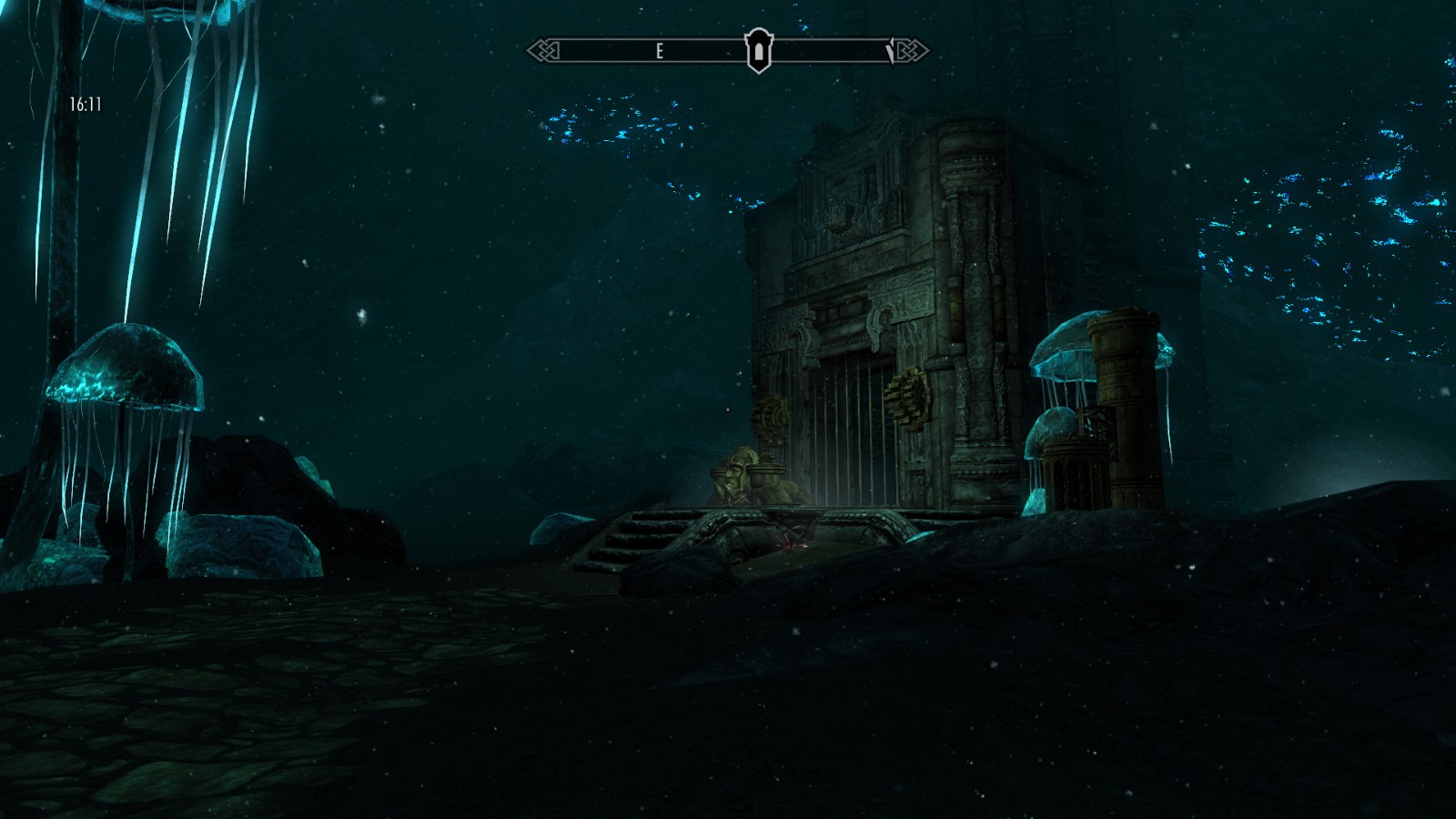1456x819 pixels.
Task: Select the compass bar's East indicator
Action: [x=659, y=52]
